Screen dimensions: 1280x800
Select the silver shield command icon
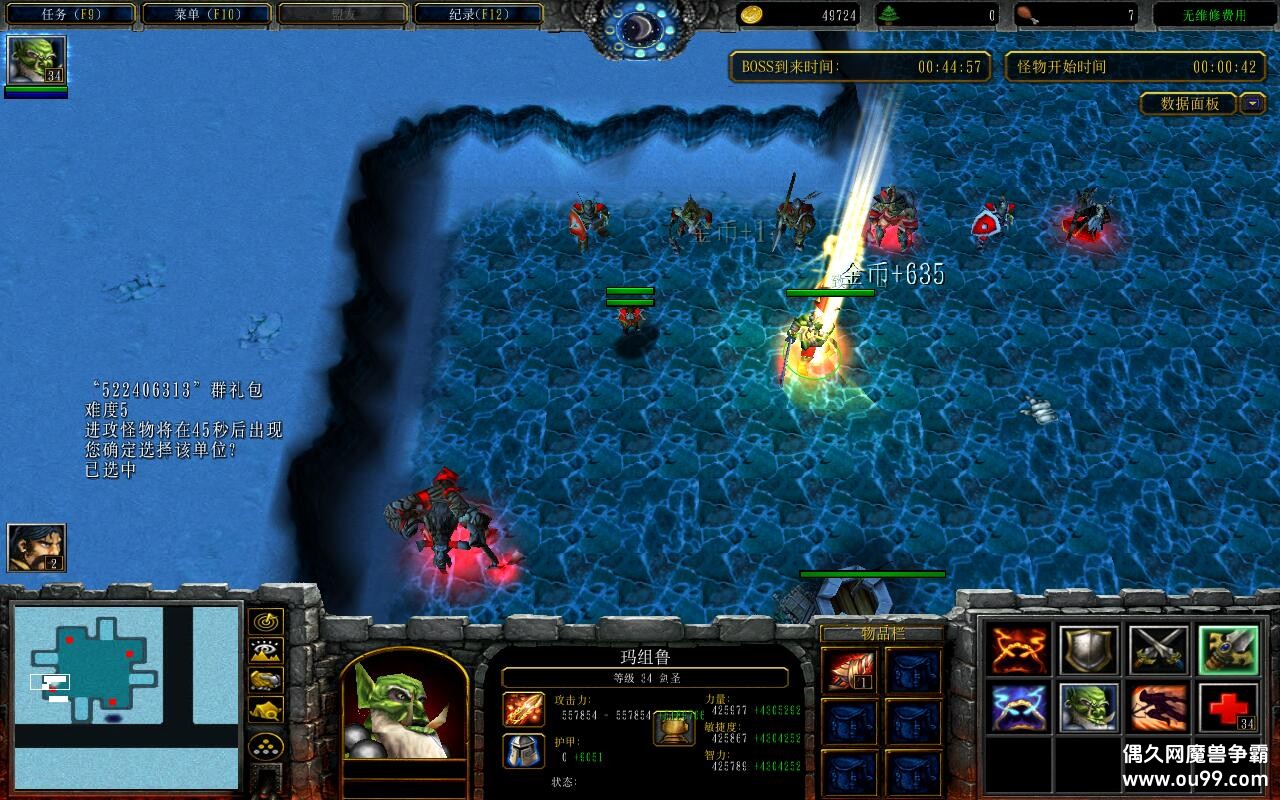coord(1089,650)
